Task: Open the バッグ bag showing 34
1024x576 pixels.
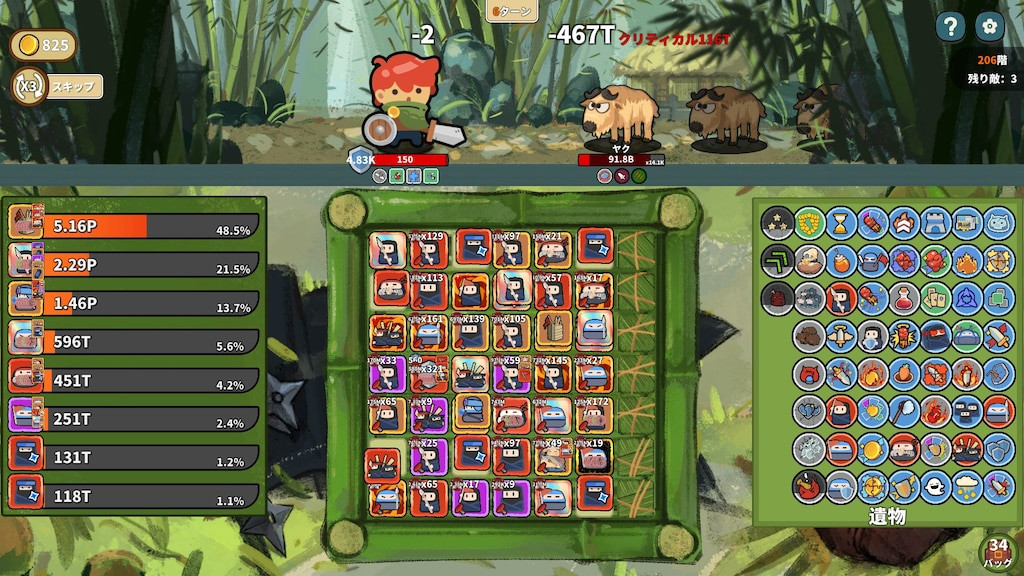Action: point(997,551)
